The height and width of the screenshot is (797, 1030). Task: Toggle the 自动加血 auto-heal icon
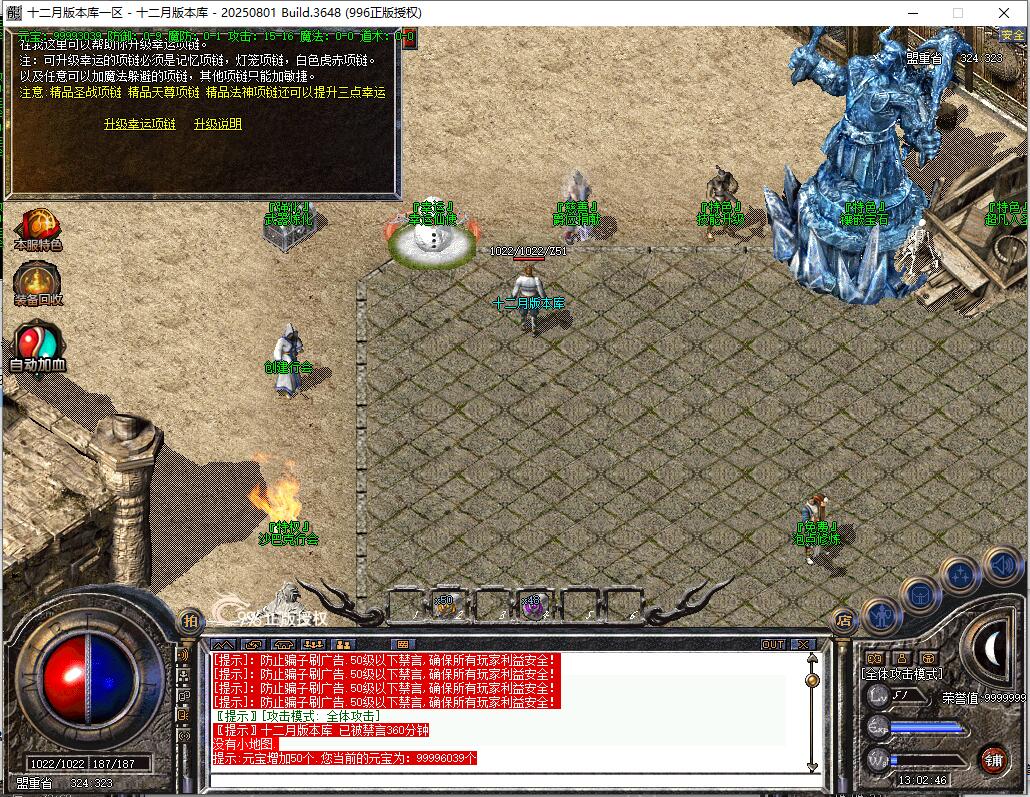tap(37, 345)
